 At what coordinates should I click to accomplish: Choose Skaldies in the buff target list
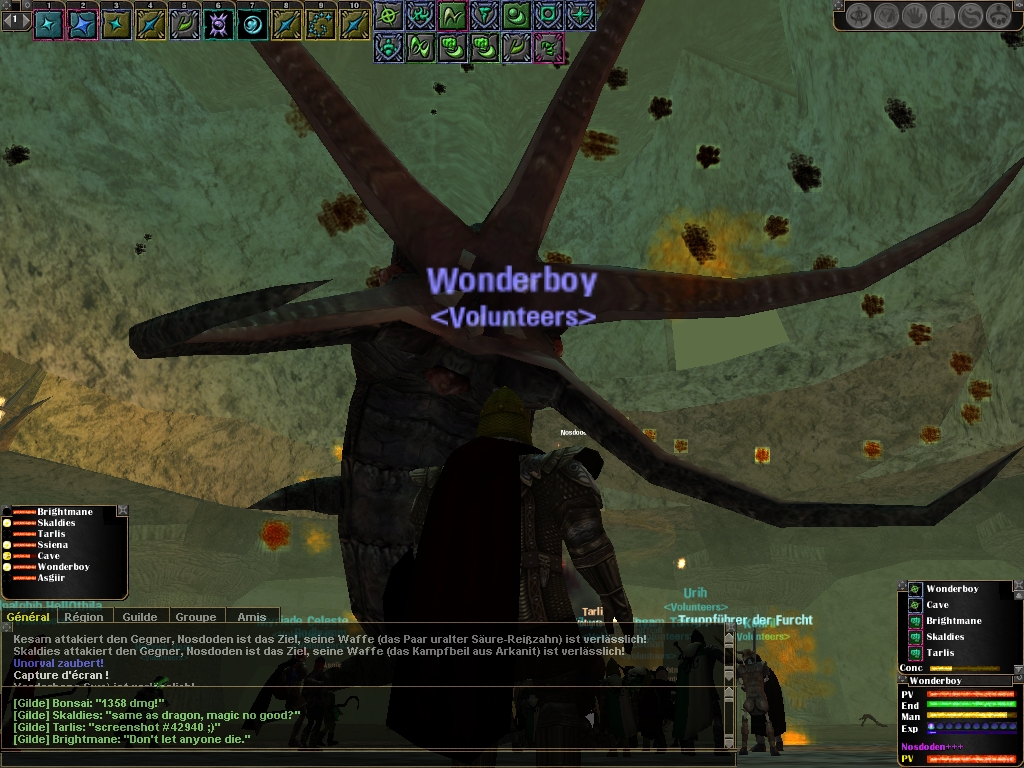(945, 637)
